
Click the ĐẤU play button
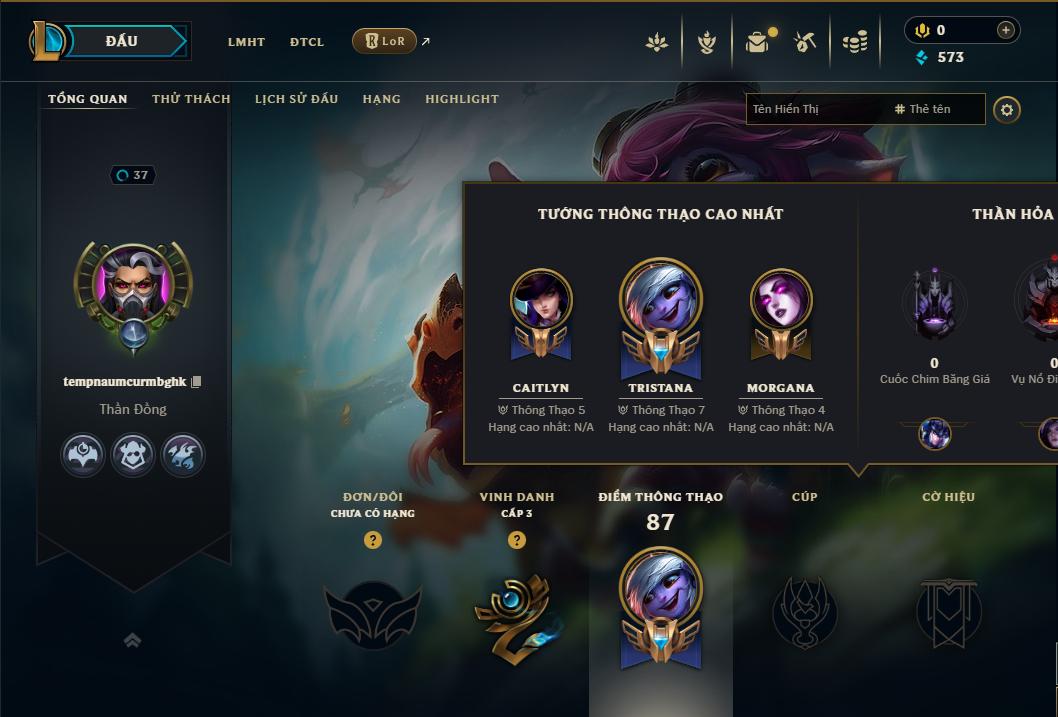click(x=122, y=41)
